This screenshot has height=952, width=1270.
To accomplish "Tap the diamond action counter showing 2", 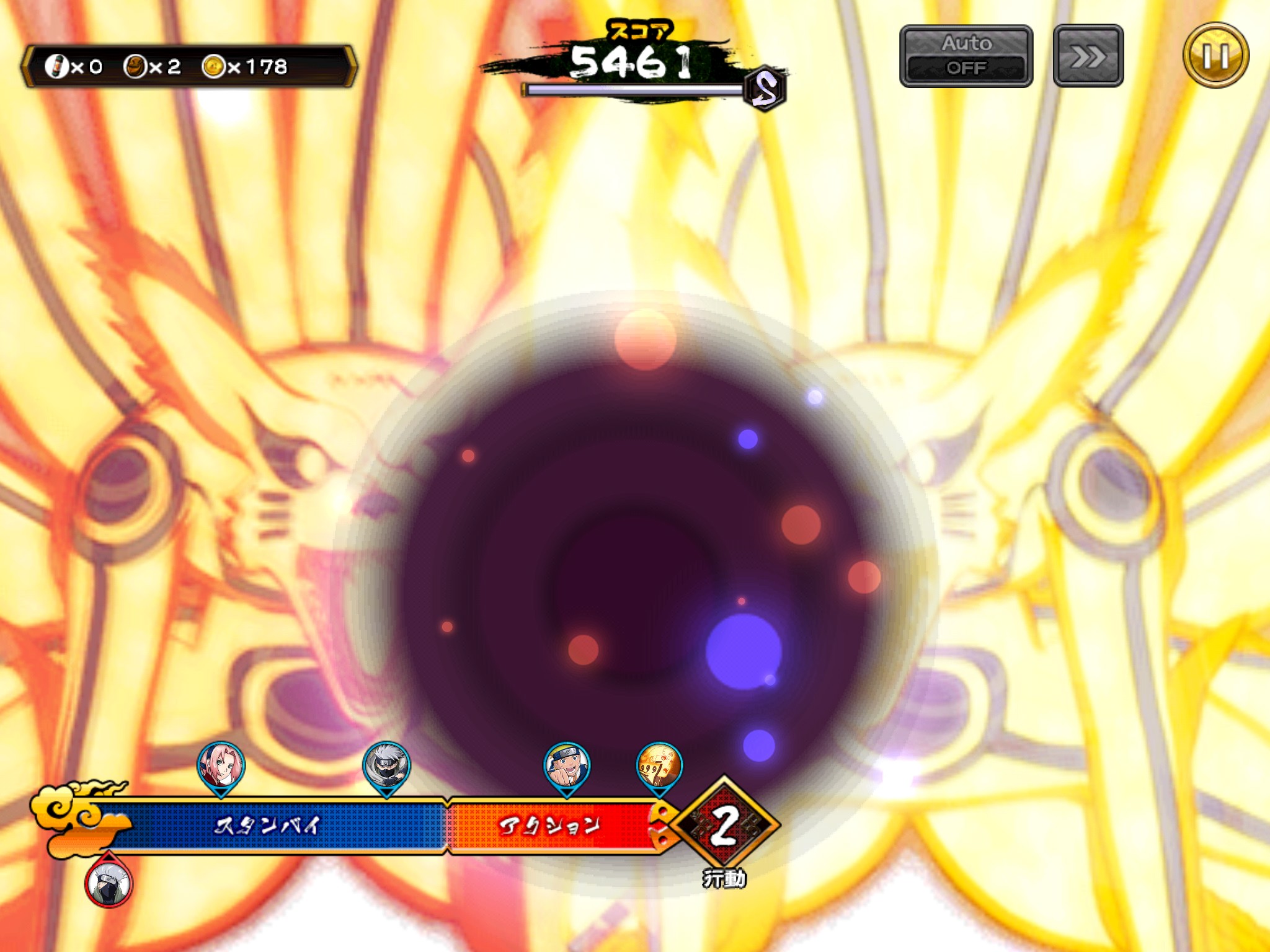I will pos(724,826).
